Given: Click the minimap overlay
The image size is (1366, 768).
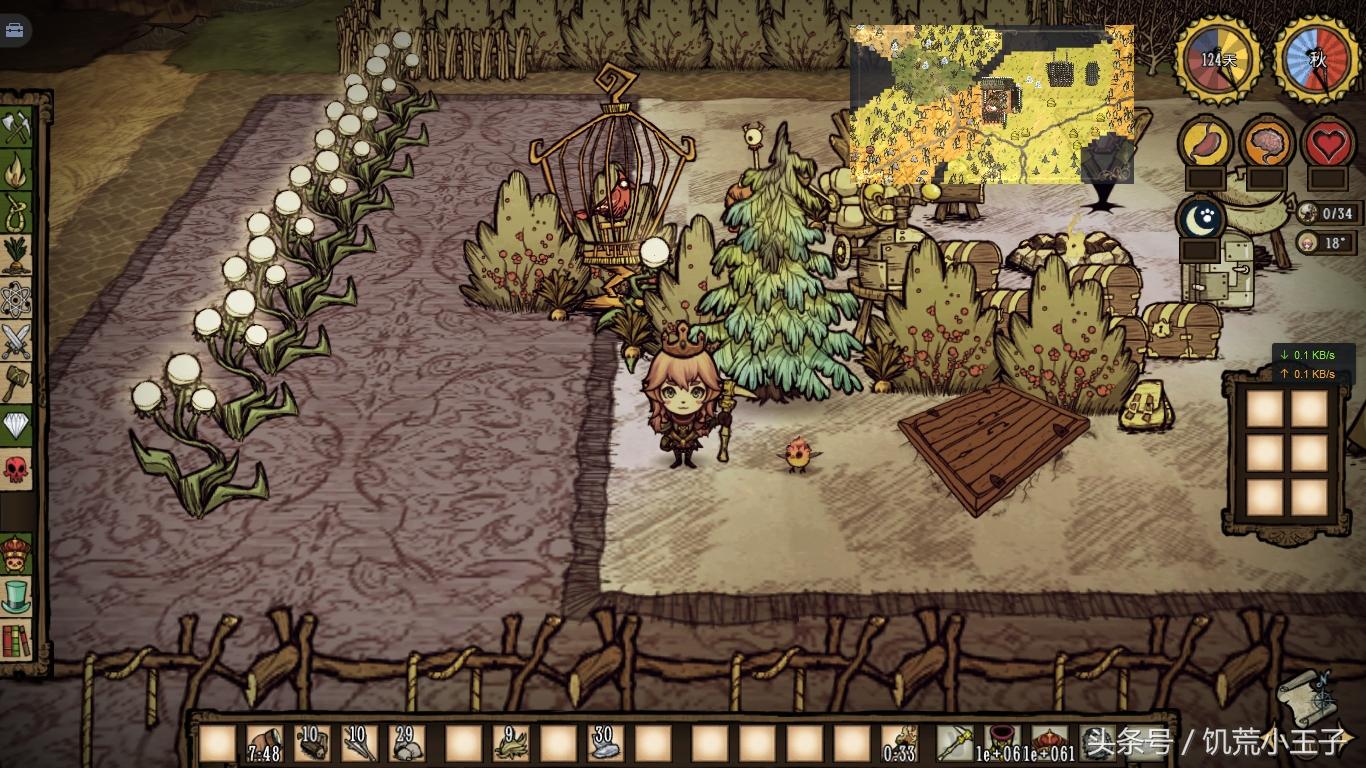Looking at the screenshot, I should pyautogui.click(x=991, y=103).
